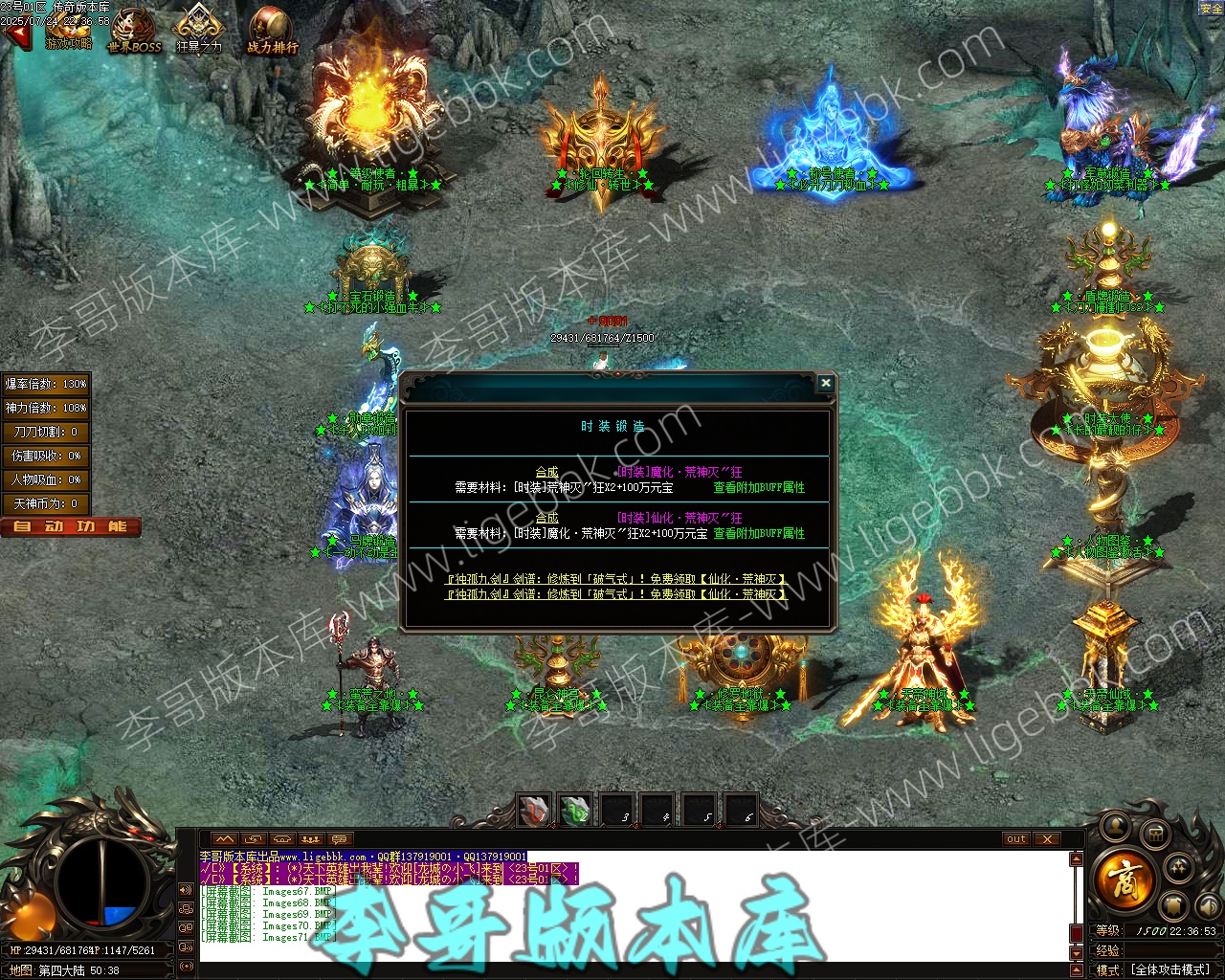
Task: Close the 时装锻造 crafting dialog
Action: tap(825, 383)
